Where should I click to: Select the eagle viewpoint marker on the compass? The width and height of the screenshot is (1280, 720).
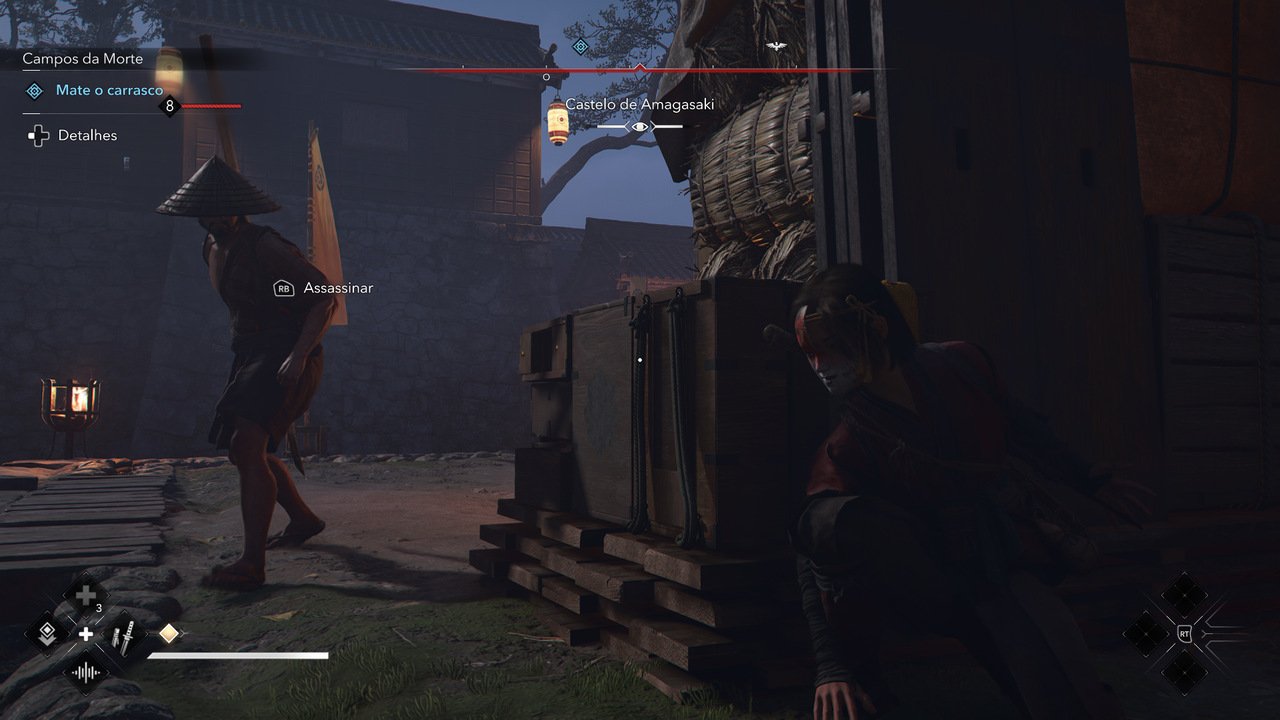[x=775, y=46]
